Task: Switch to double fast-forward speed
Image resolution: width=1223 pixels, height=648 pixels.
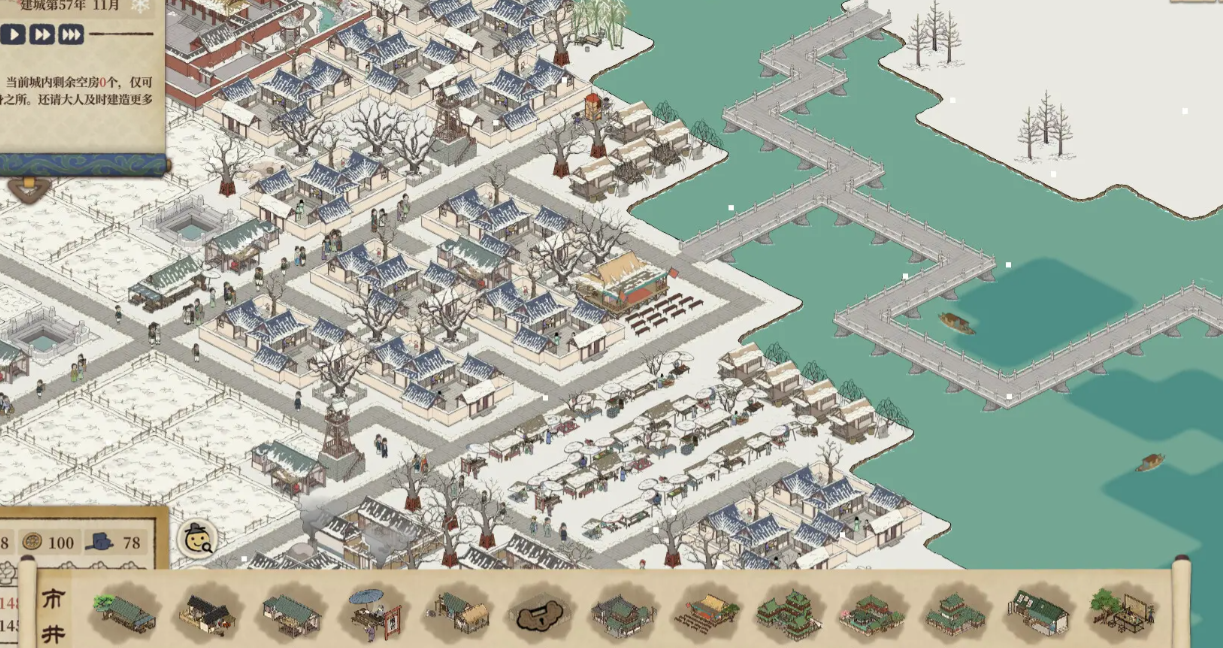Action: 42,35
